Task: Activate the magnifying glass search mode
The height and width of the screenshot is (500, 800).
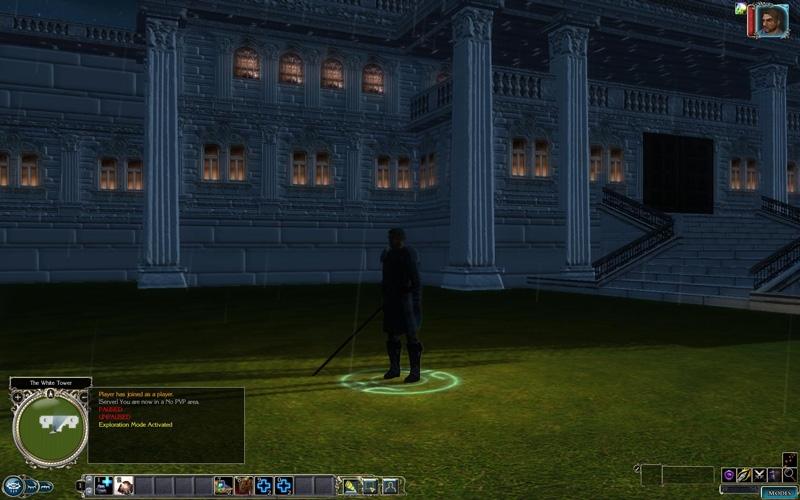Action: pos(790,474)
